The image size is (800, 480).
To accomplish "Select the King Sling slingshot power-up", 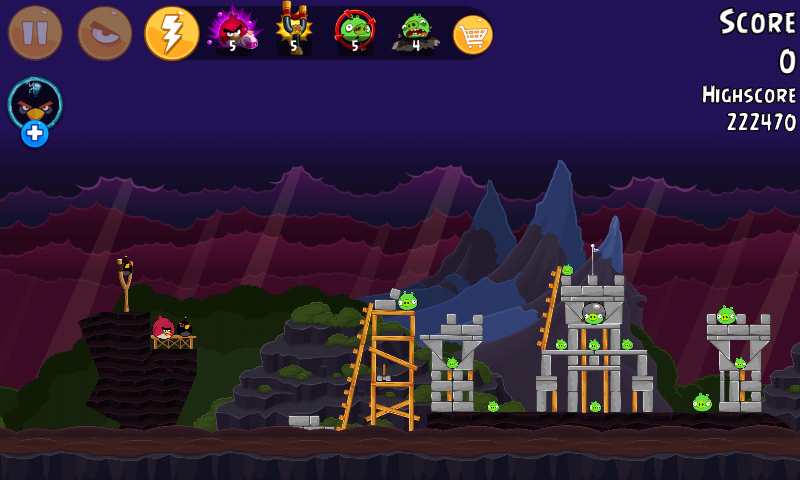I will [294, 32].
